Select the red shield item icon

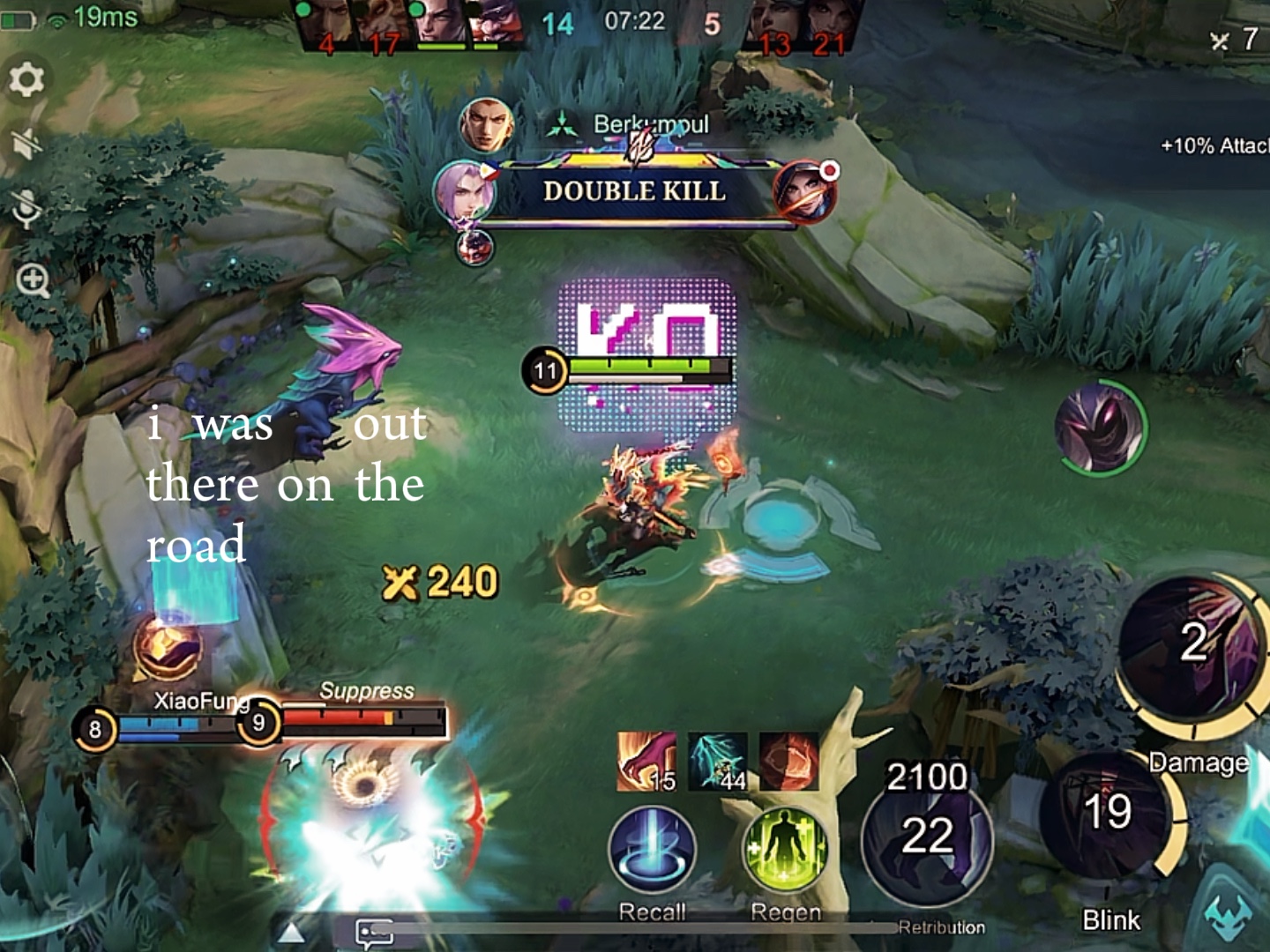pos(788,762)
